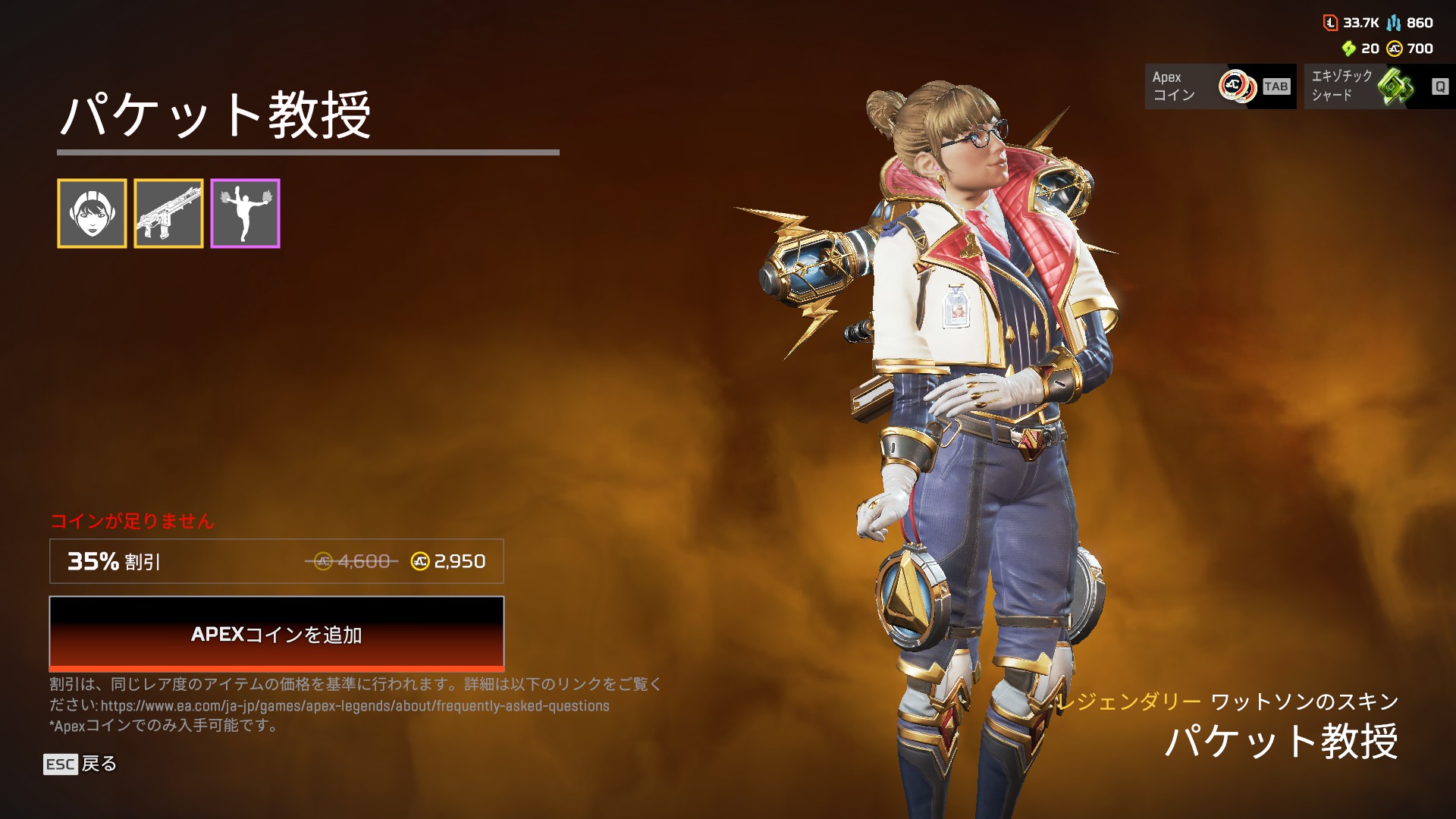Image resolution: width=1456 pixels, height=819 pixels.
Task: Go back with the 戻る button
Action: [x=80, y=764]
